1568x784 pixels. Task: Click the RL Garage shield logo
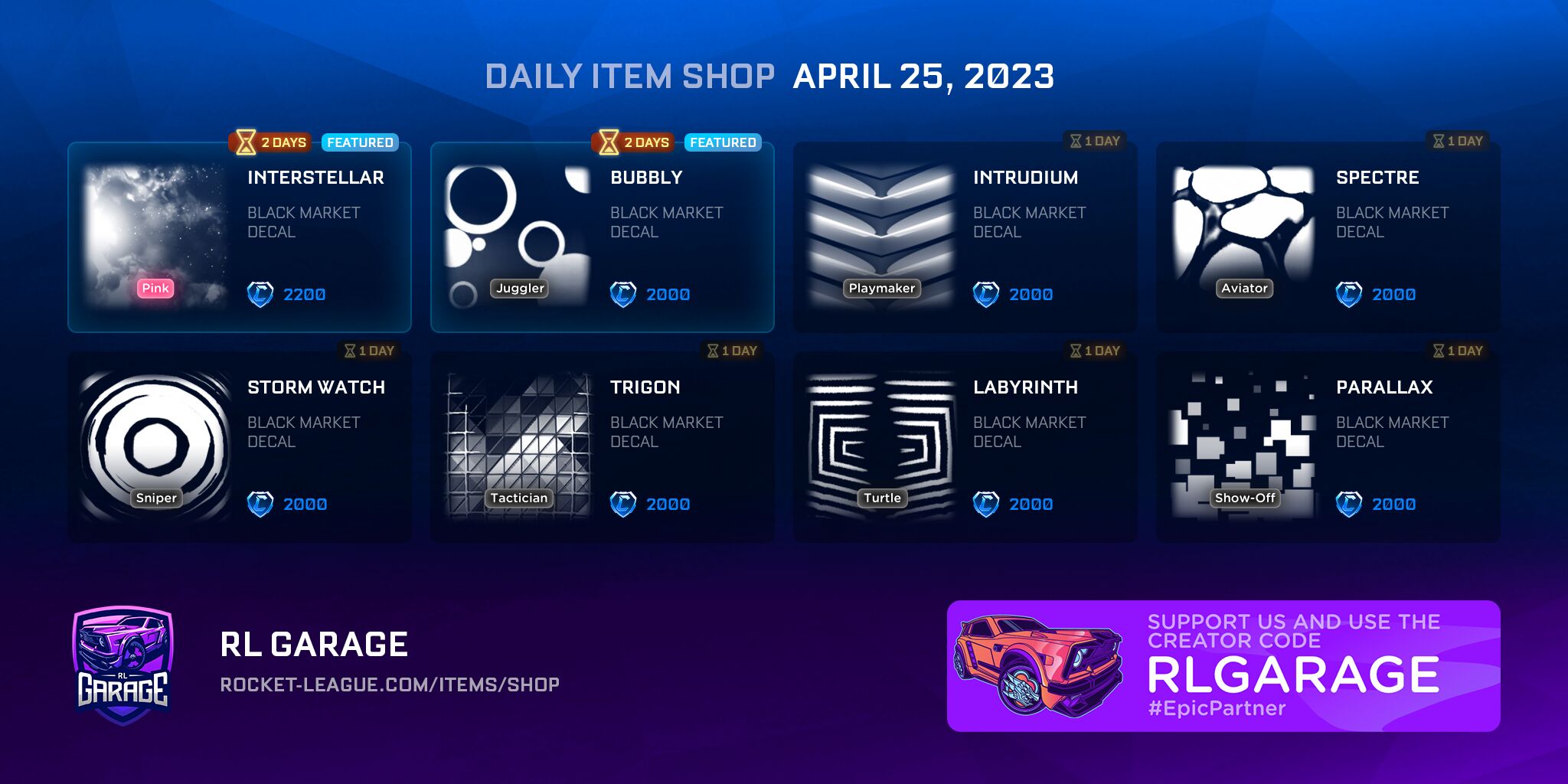pos(123,665)
